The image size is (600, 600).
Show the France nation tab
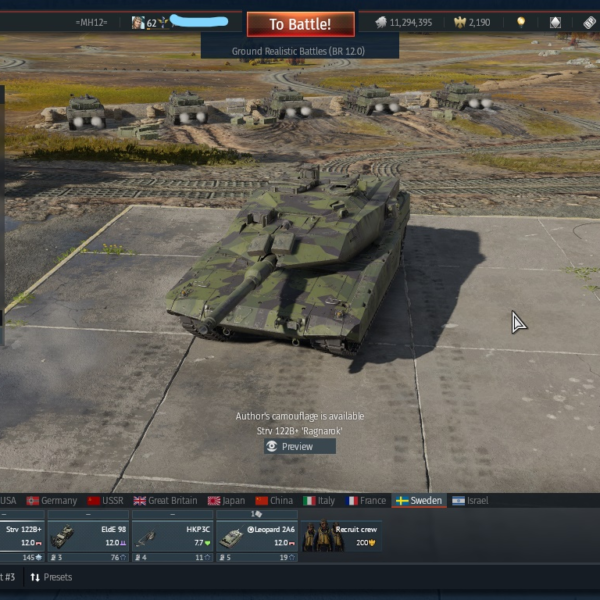point(366,500)
